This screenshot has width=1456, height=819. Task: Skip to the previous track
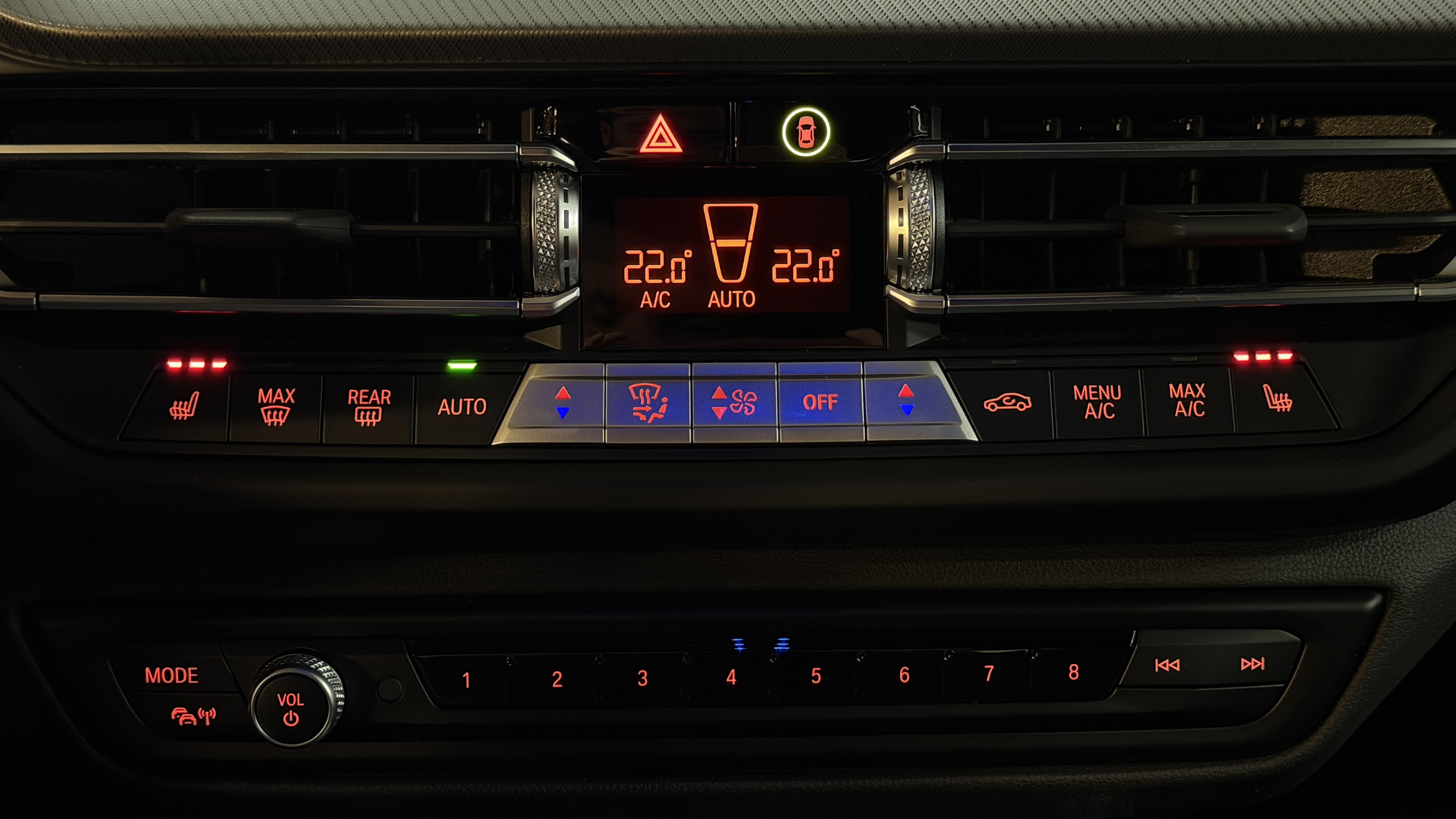pyautogui.click(x=1167, y=665)
